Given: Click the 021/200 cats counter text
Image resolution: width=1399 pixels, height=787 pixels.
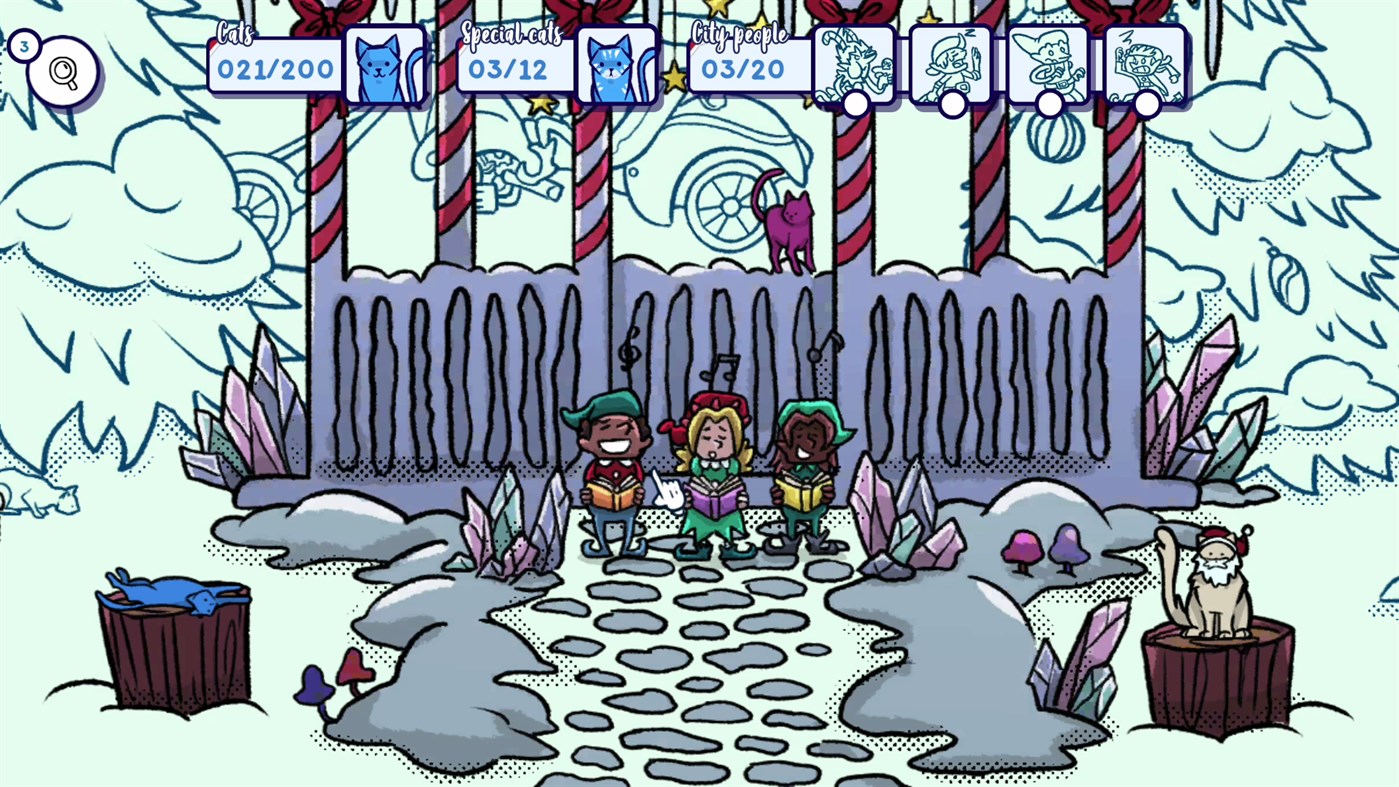Looking at the screenshot, I should click(x=274, y=70).
